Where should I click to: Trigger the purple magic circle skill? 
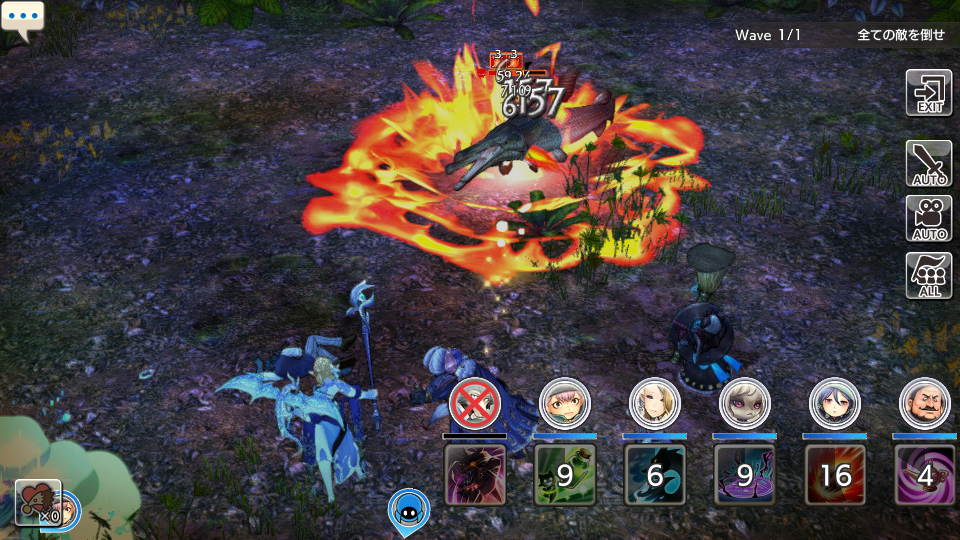tap(745, 475)
